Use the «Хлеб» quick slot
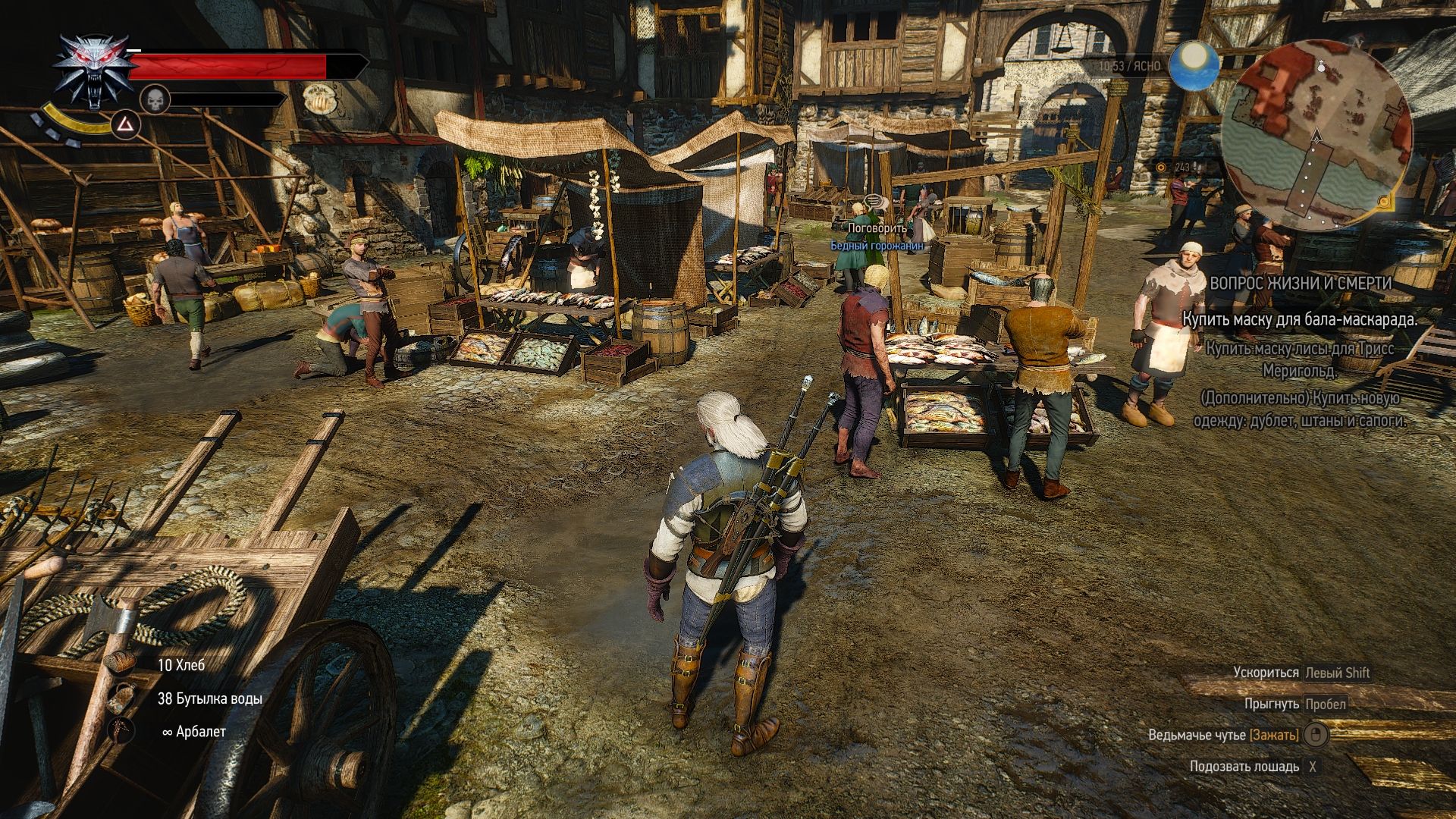The width and height of the screenshot is (1456, 819). click(181, 665)
